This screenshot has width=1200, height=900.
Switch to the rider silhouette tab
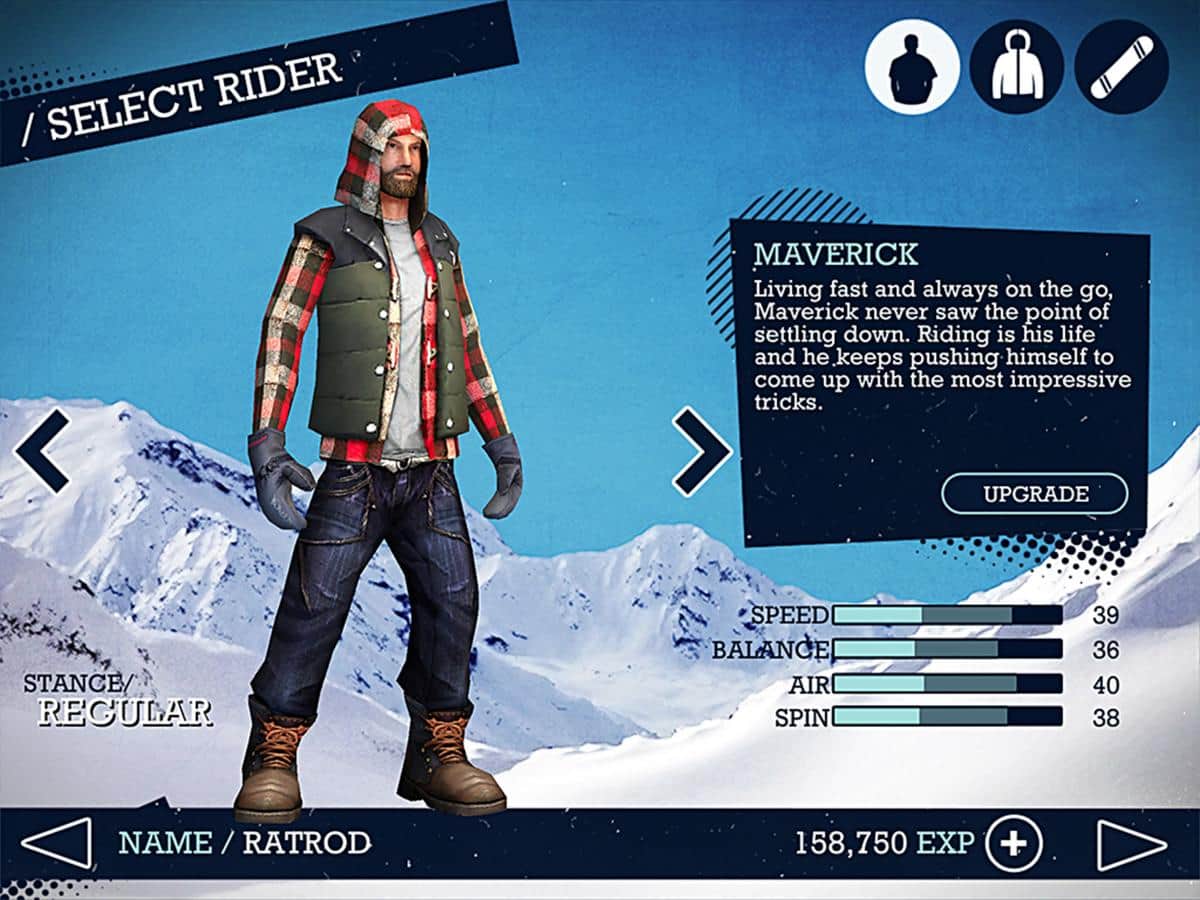(911, 67)
